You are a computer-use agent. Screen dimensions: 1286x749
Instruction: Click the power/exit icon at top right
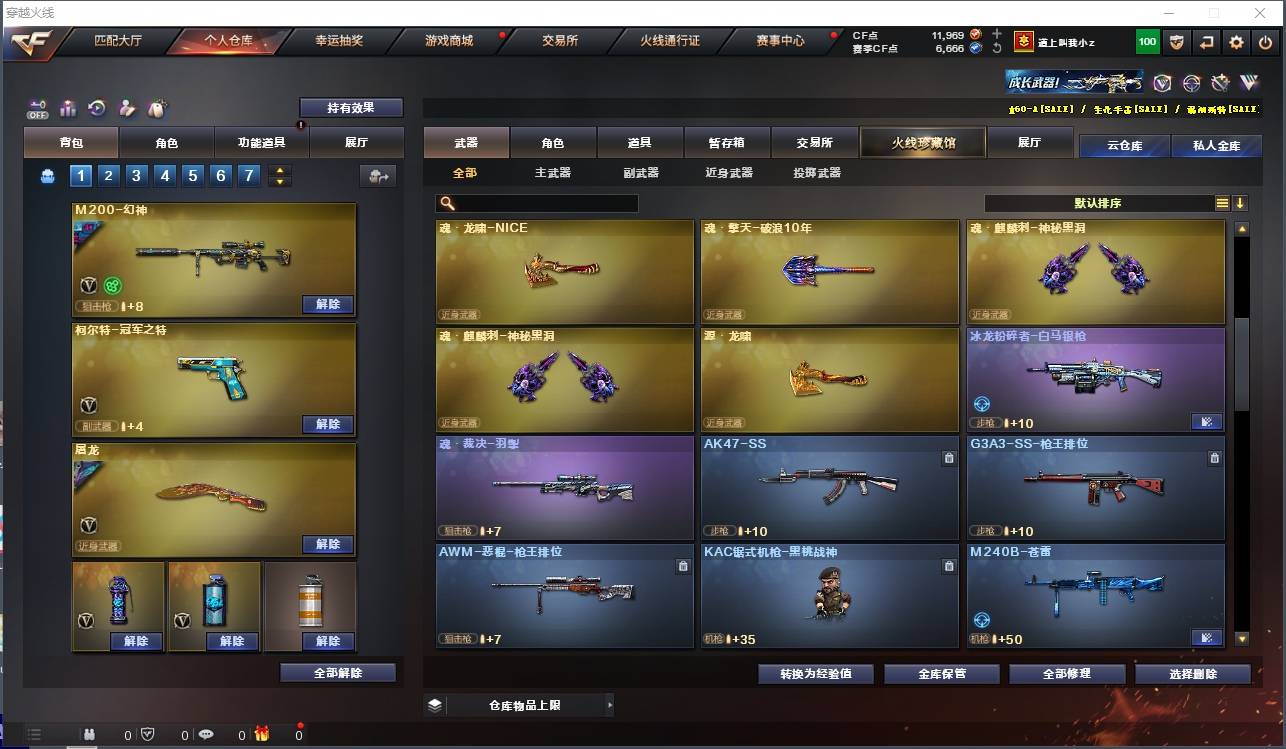pos(1265,42)
